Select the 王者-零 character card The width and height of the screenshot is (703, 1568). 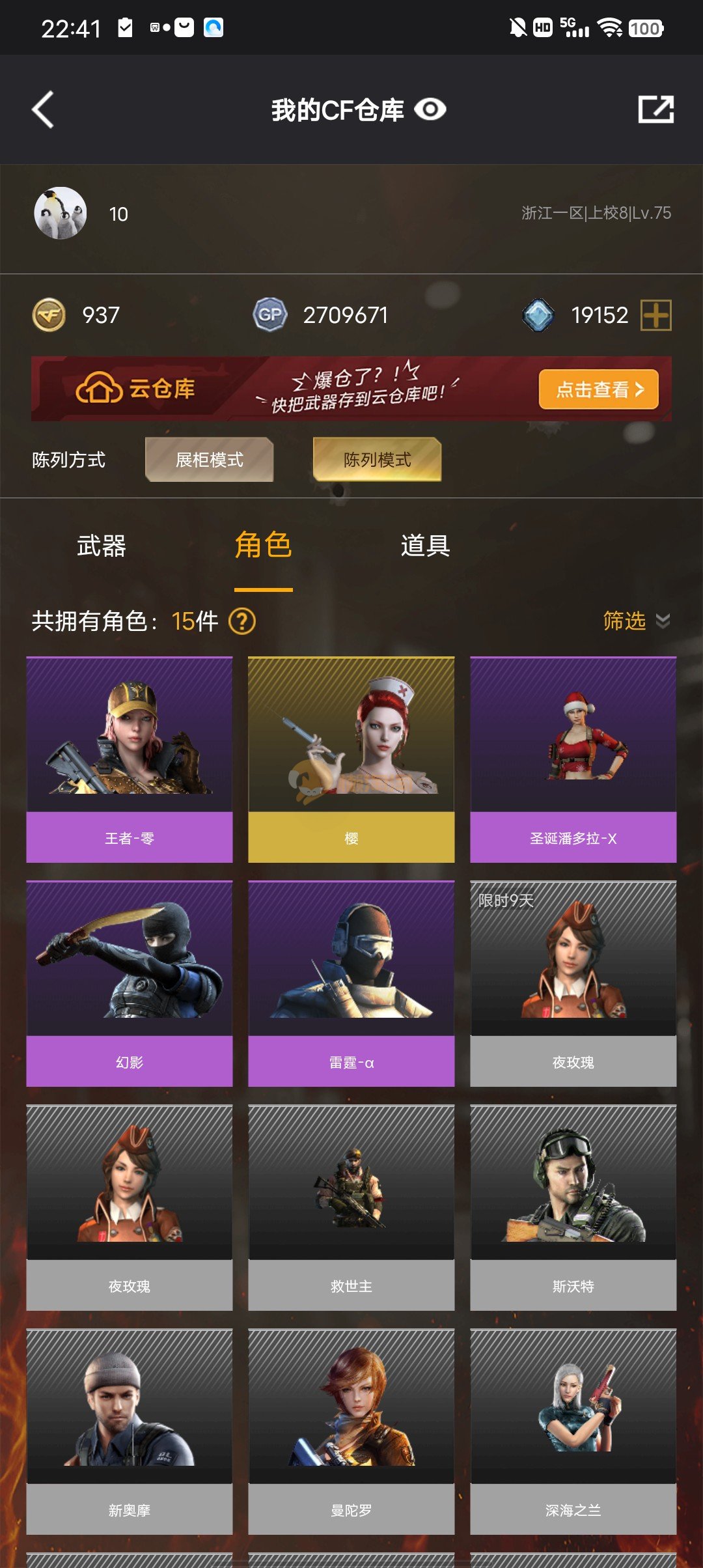[x=130, y=759]
